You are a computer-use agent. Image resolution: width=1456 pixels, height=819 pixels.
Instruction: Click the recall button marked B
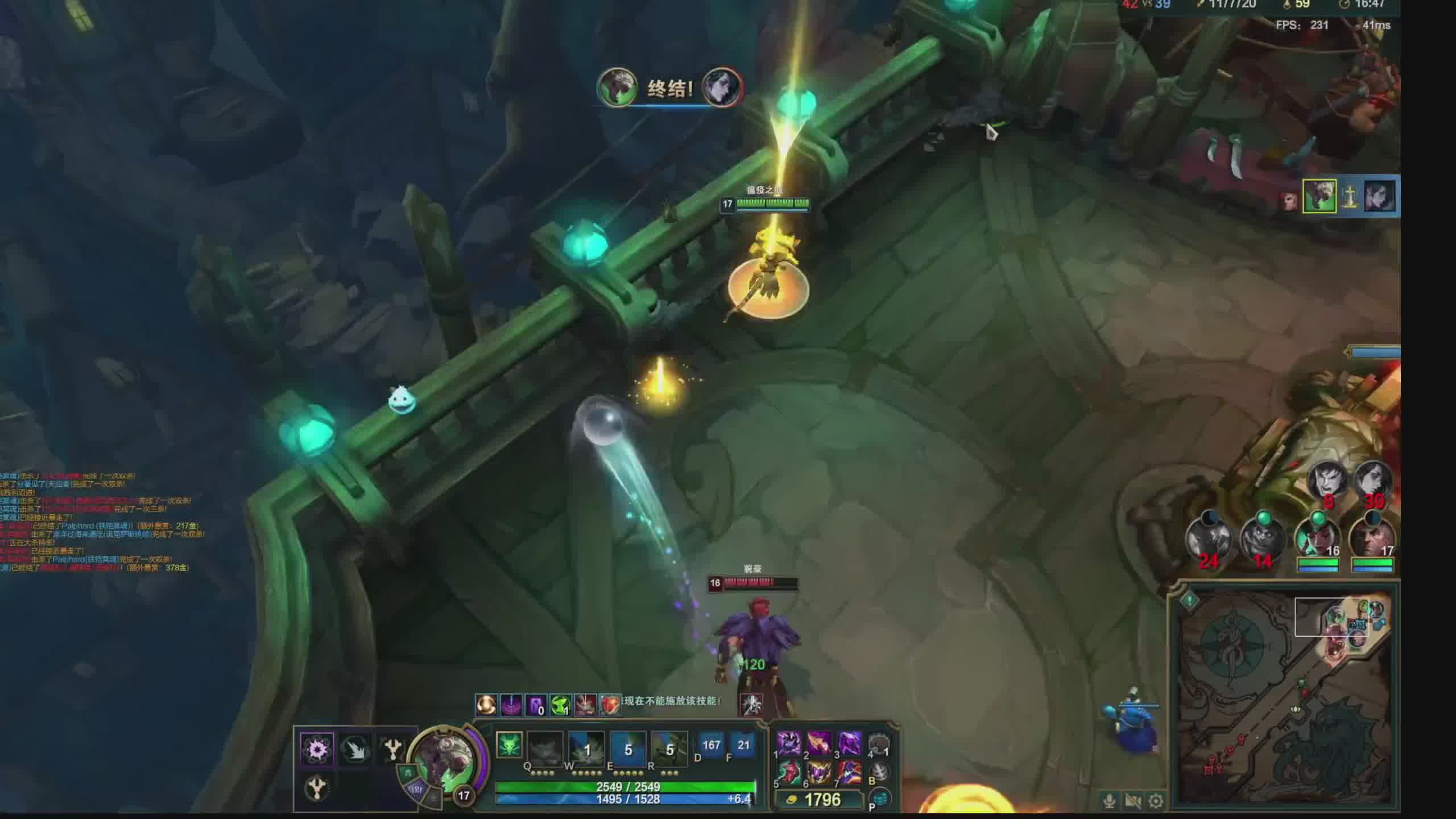(879, 772)
